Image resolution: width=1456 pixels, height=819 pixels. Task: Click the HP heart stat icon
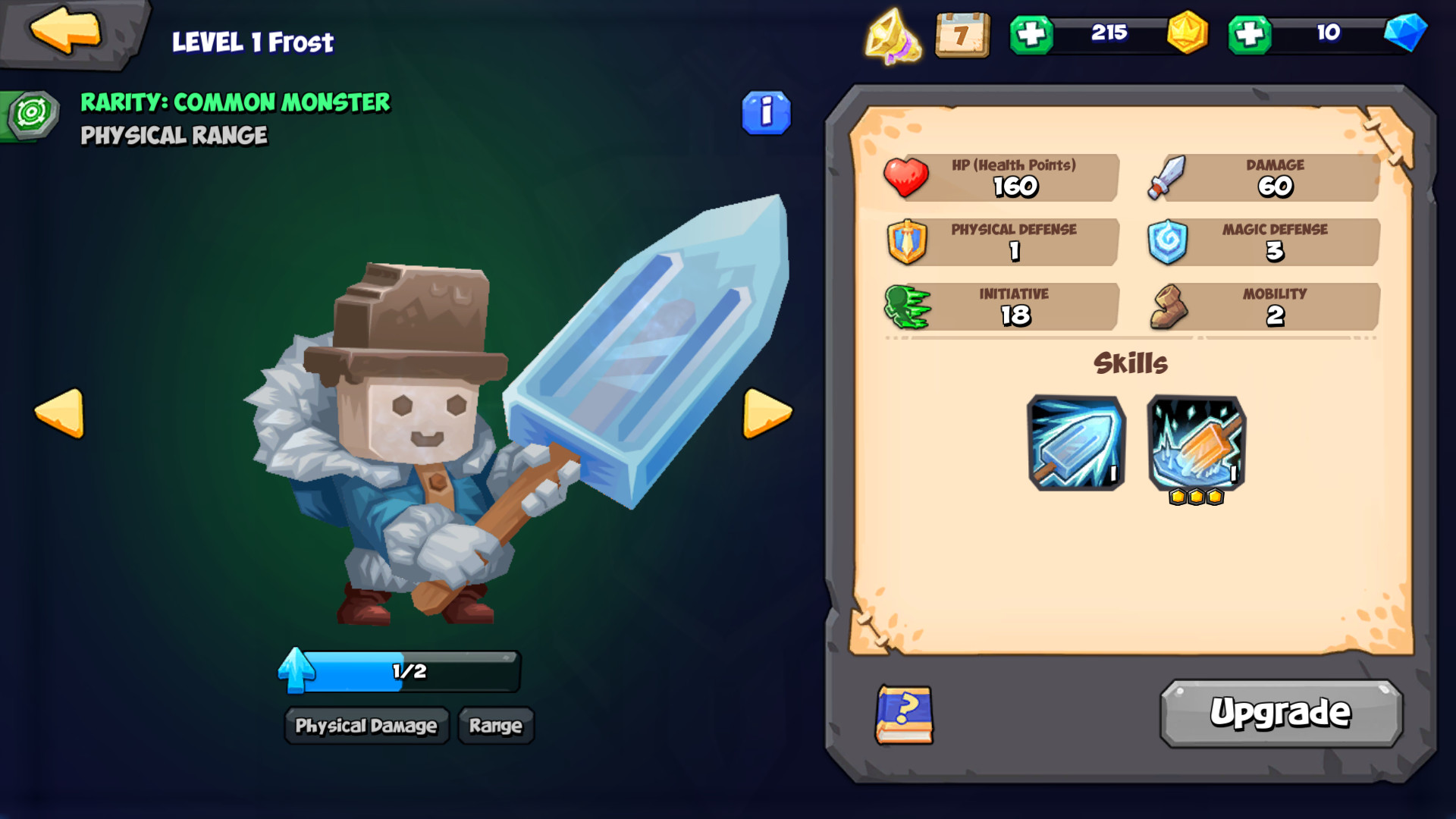[908, 177]
